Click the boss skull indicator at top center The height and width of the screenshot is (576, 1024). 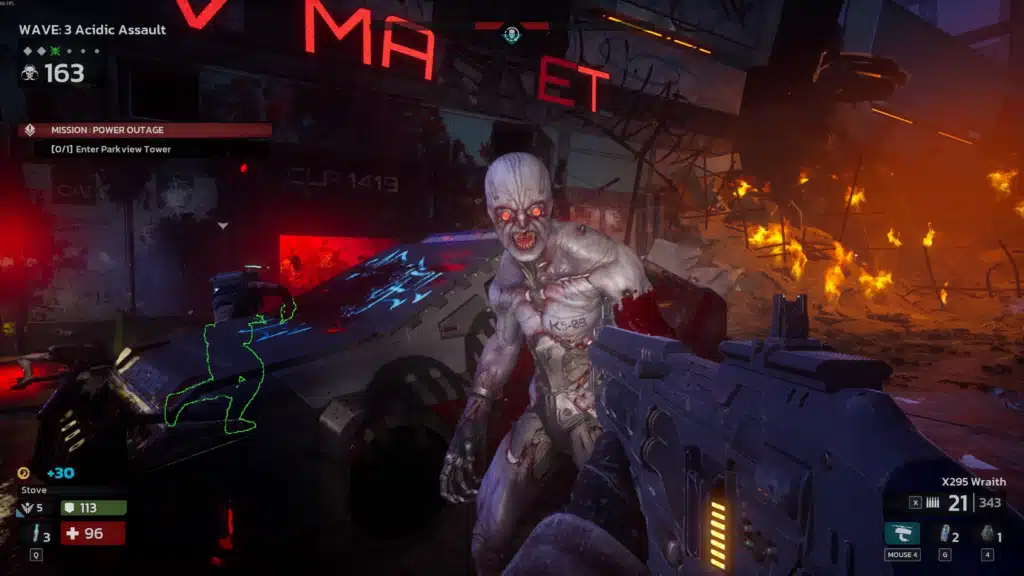click(512, 35)
